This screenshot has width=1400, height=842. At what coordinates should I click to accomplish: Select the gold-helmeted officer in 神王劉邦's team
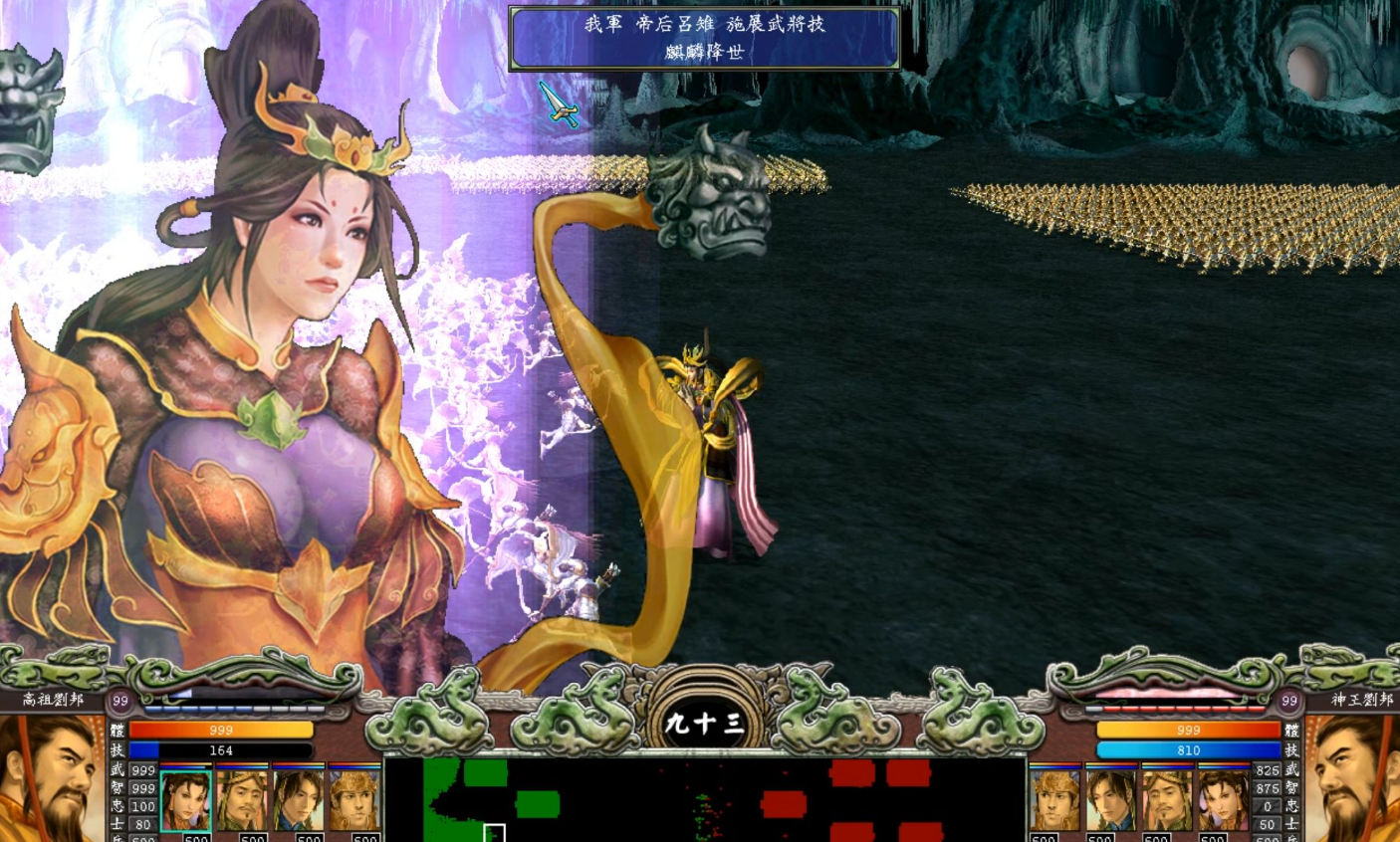click(1054, 800)
